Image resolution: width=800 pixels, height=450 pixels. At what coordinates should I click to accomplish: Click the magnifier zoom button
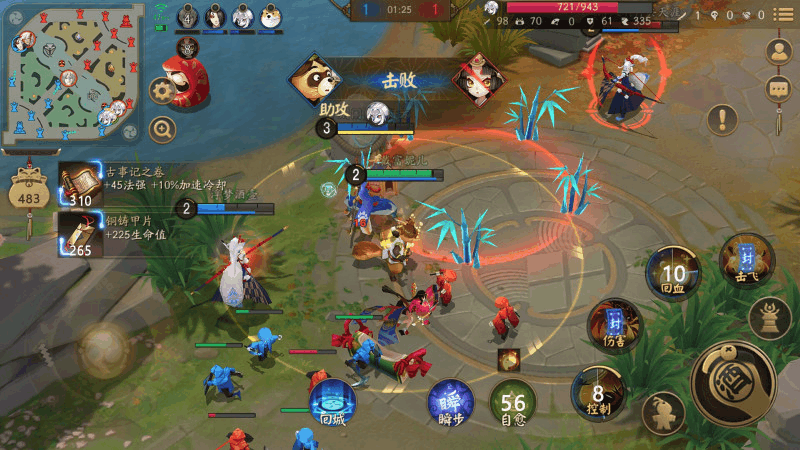click(162, 128)
